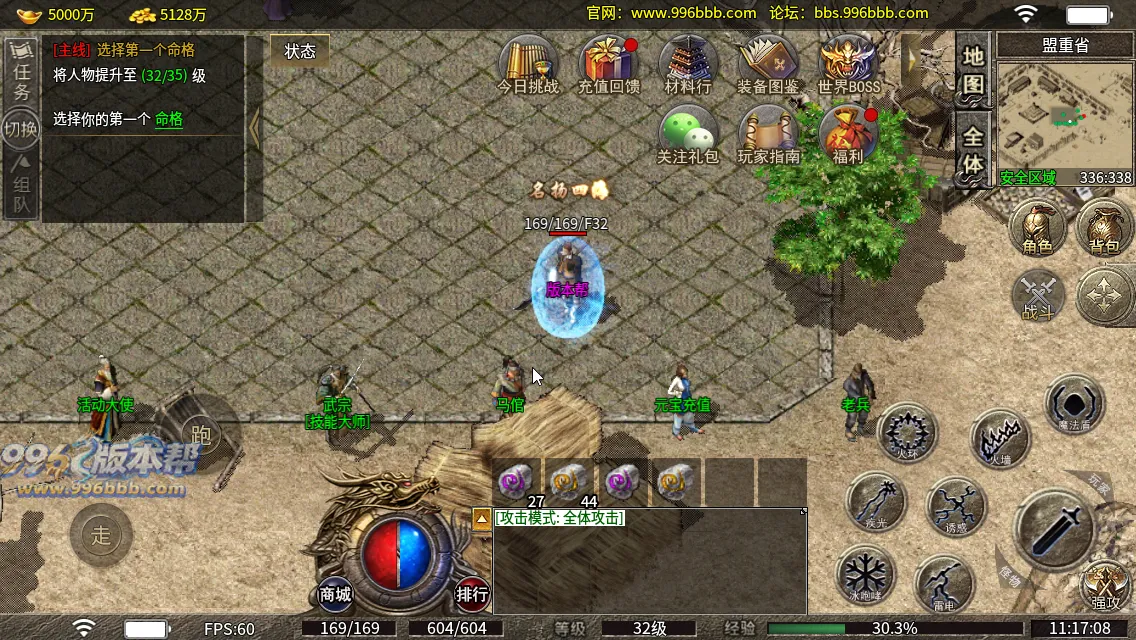
Task: Open the 充值回馈 gift box icon
Action: [x=608, y=64]
